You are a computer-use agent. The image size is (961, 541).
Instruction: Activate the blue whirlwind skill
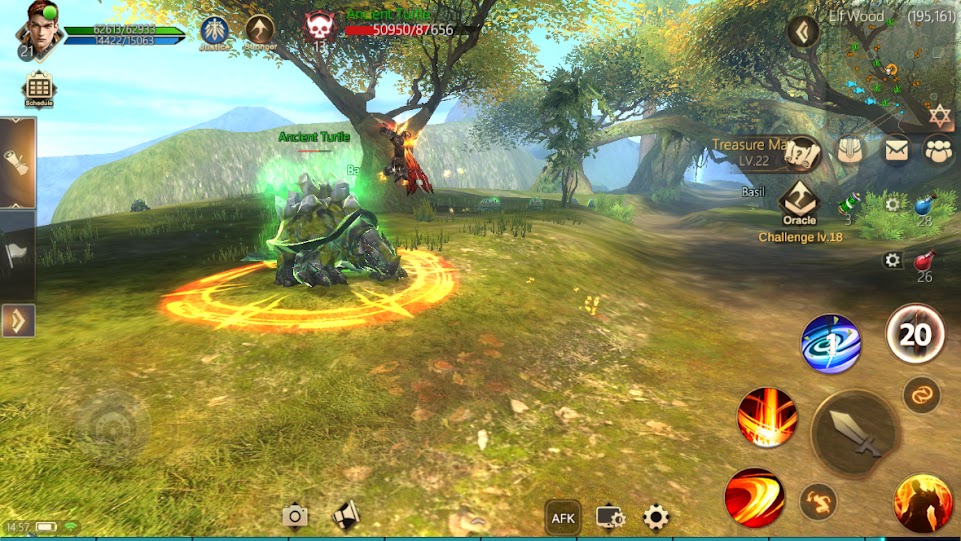(x=831, y=344)
